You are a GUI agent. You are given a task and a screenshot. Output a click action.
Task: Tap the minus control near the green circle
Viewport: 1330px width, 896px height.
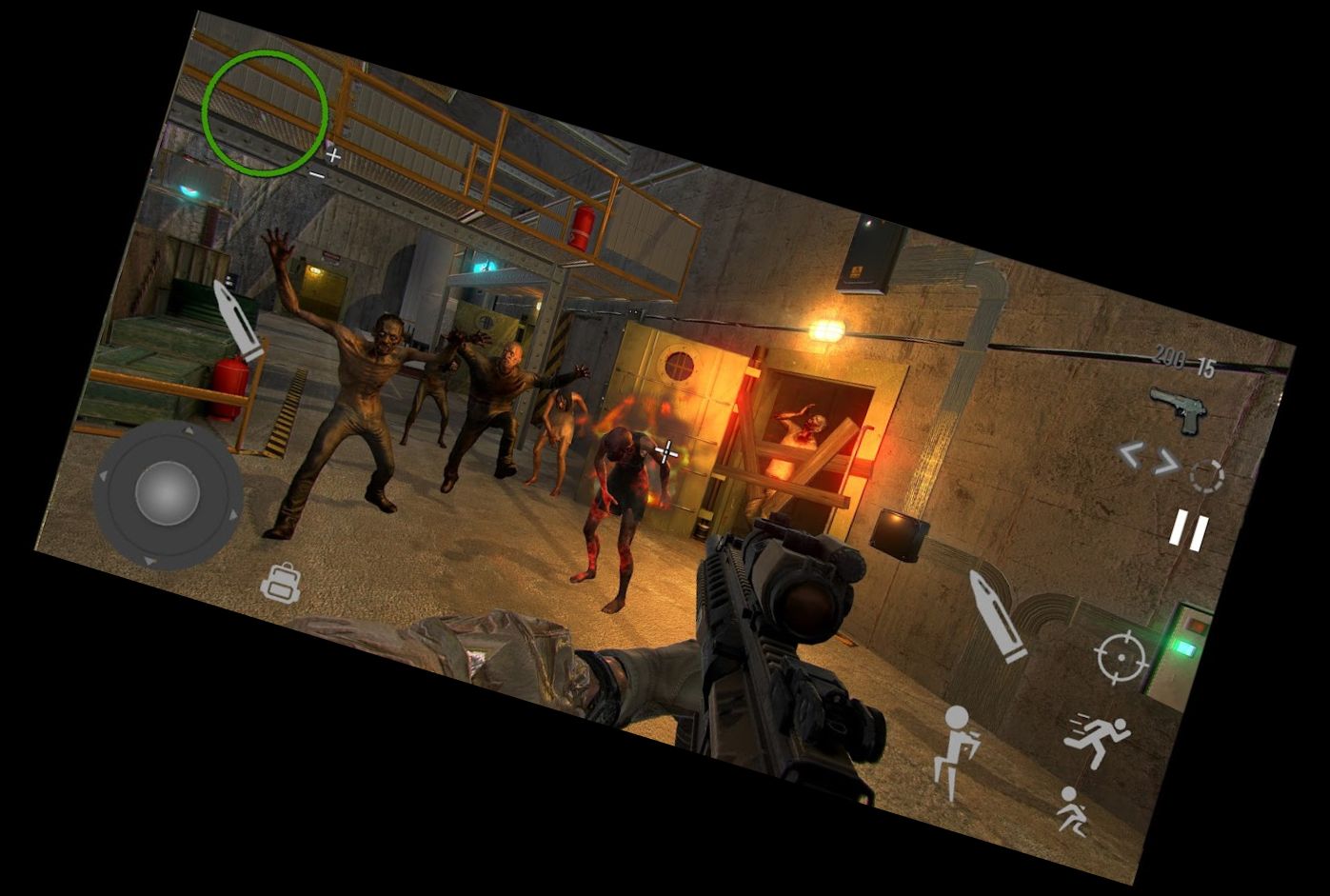[317, 173]
